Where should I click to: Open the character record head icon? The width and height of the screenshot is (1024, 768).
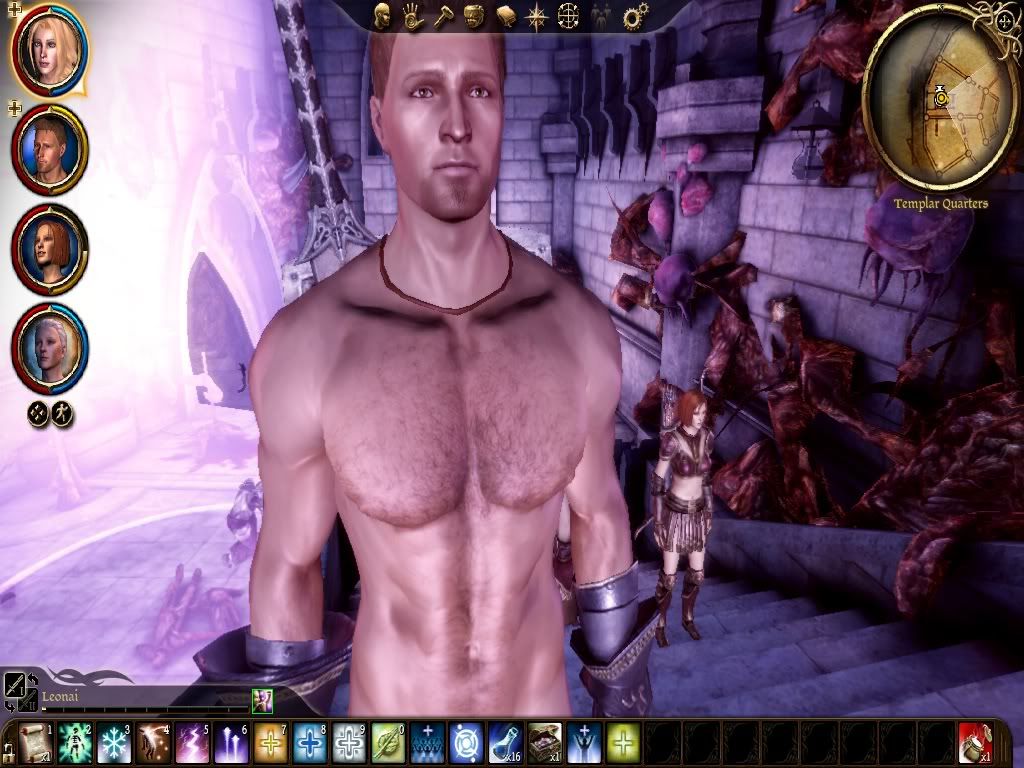[382, 16]
